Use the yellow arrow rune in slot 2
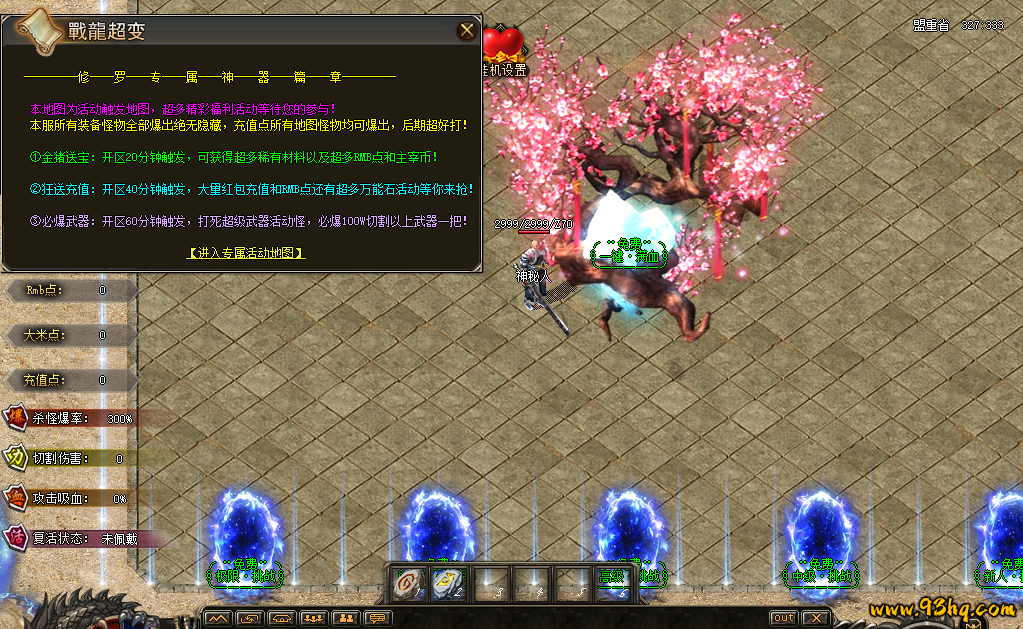1023x629 pixels. [449, 583]
